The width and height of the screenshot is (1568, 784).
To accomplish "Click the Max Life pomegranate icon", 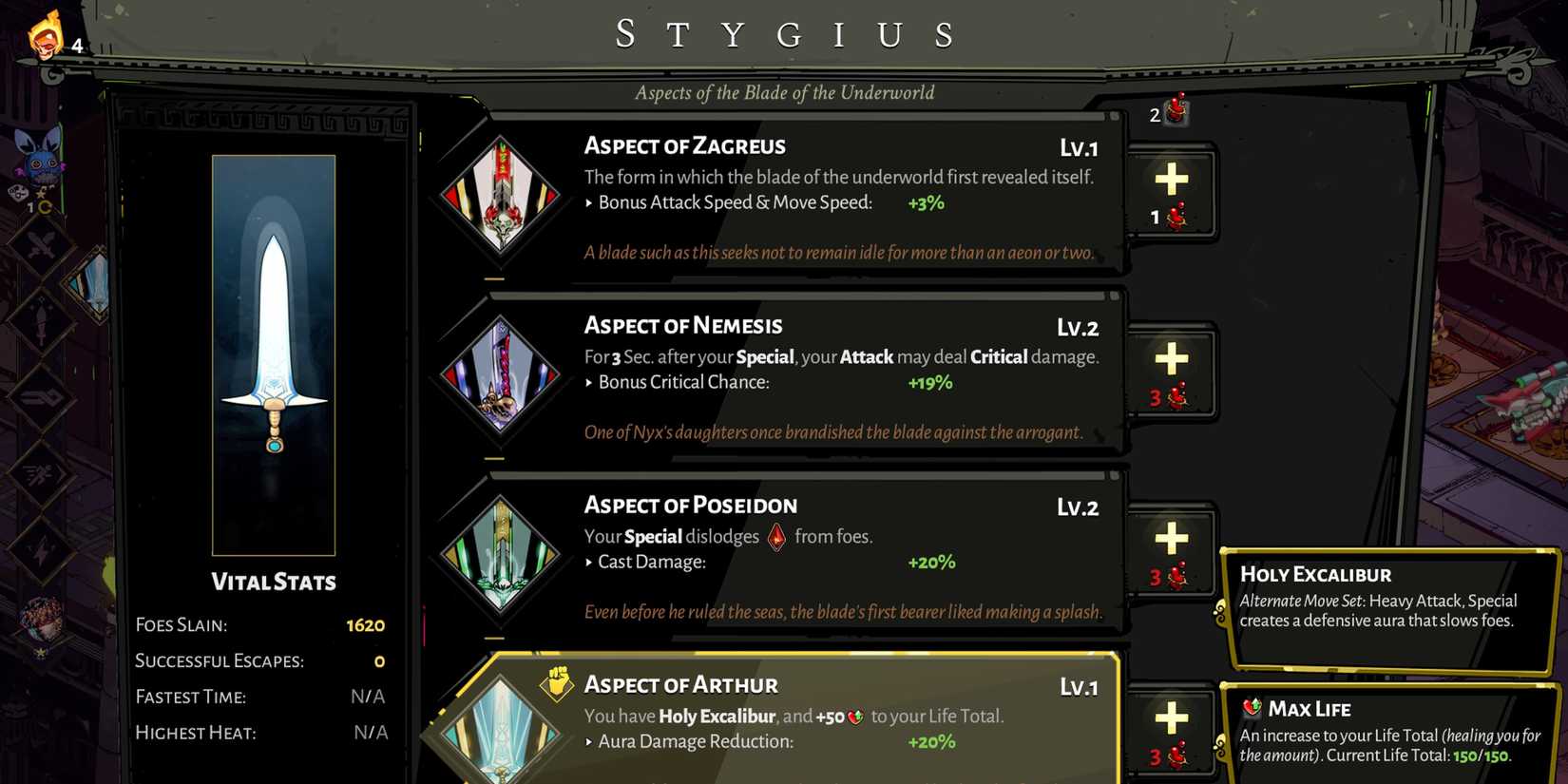I will [1252, 708].
